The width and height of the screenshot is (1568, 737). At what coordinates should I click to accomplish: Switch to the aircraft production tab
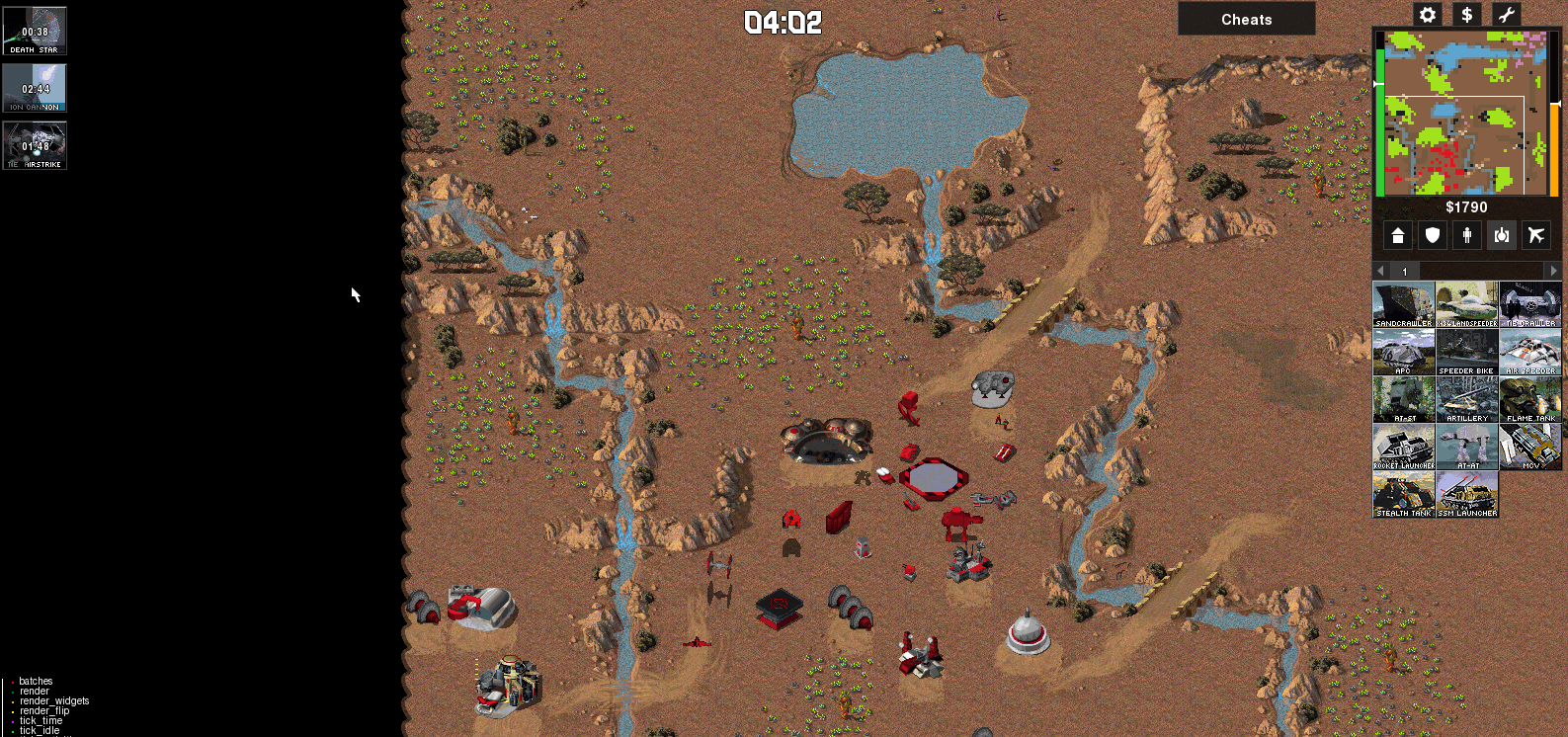(1535, 235)
